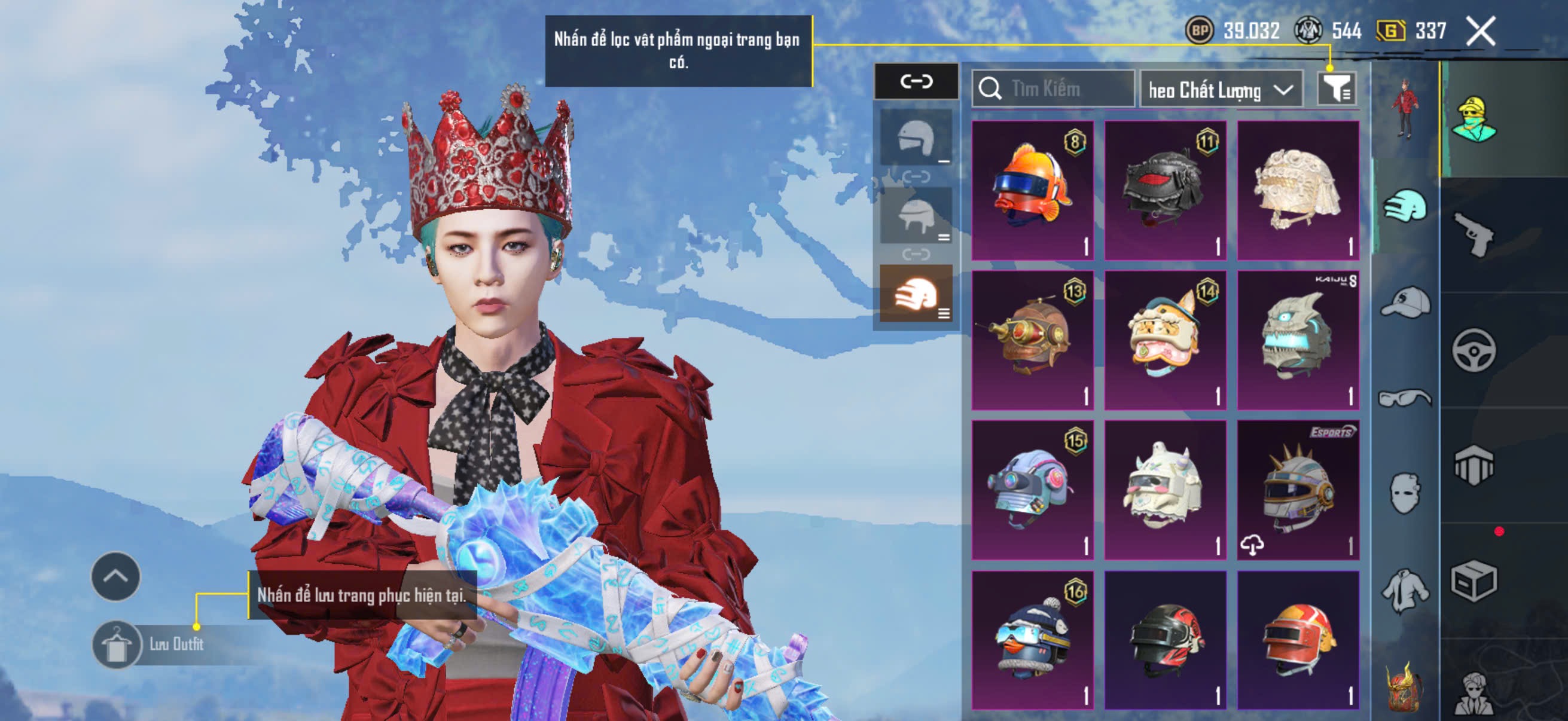
Task: Open the steering wheel vehicle tab
Action: [x=1474, y=350]
